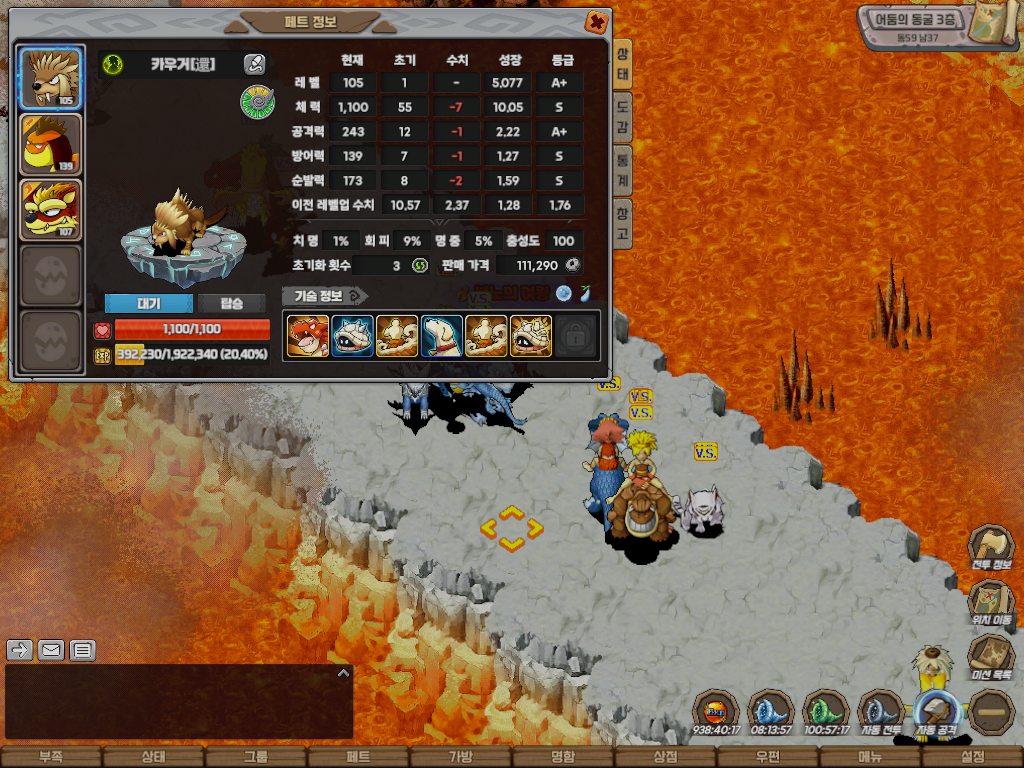
Task: Select the level 107 pet portrait
Action: (51, 210)
